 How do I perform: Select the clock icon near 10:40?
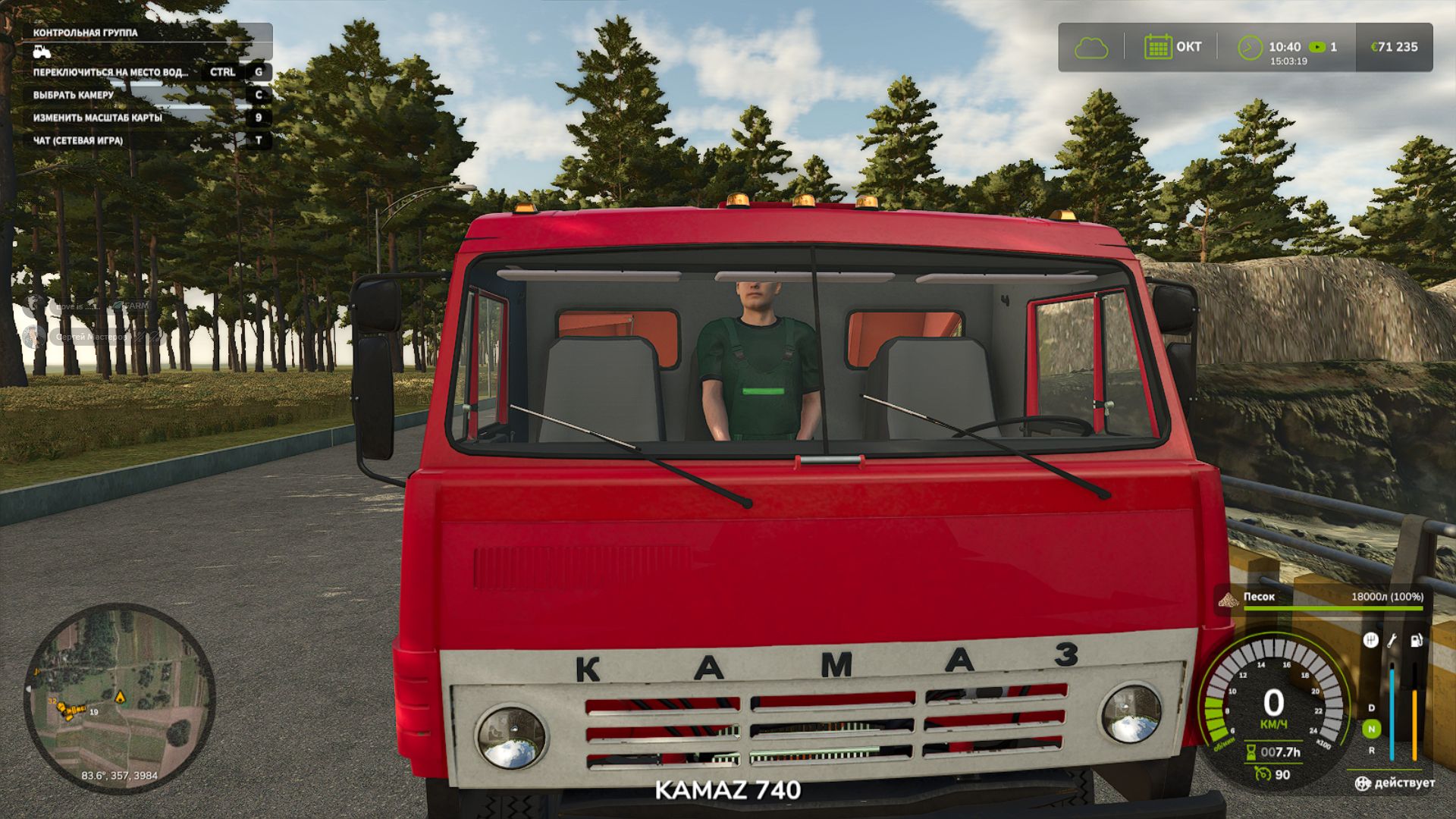click(x=1250, y=47)
